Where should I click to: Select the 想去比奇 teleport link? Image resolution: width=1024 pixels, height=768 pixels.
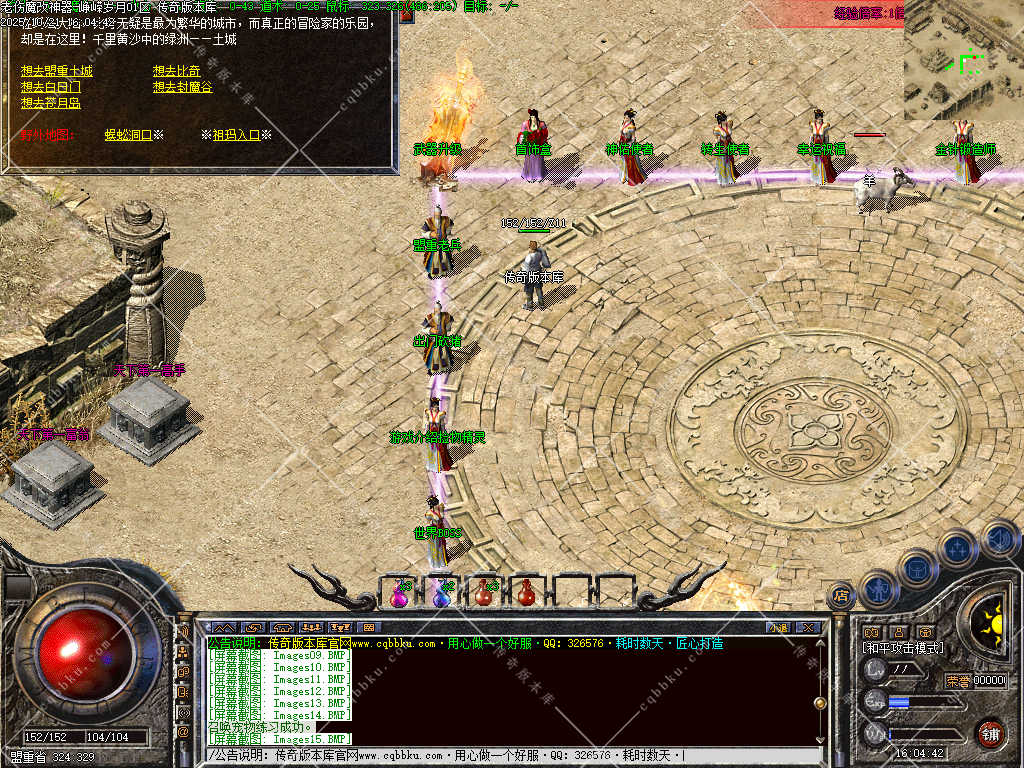point(176,72)
